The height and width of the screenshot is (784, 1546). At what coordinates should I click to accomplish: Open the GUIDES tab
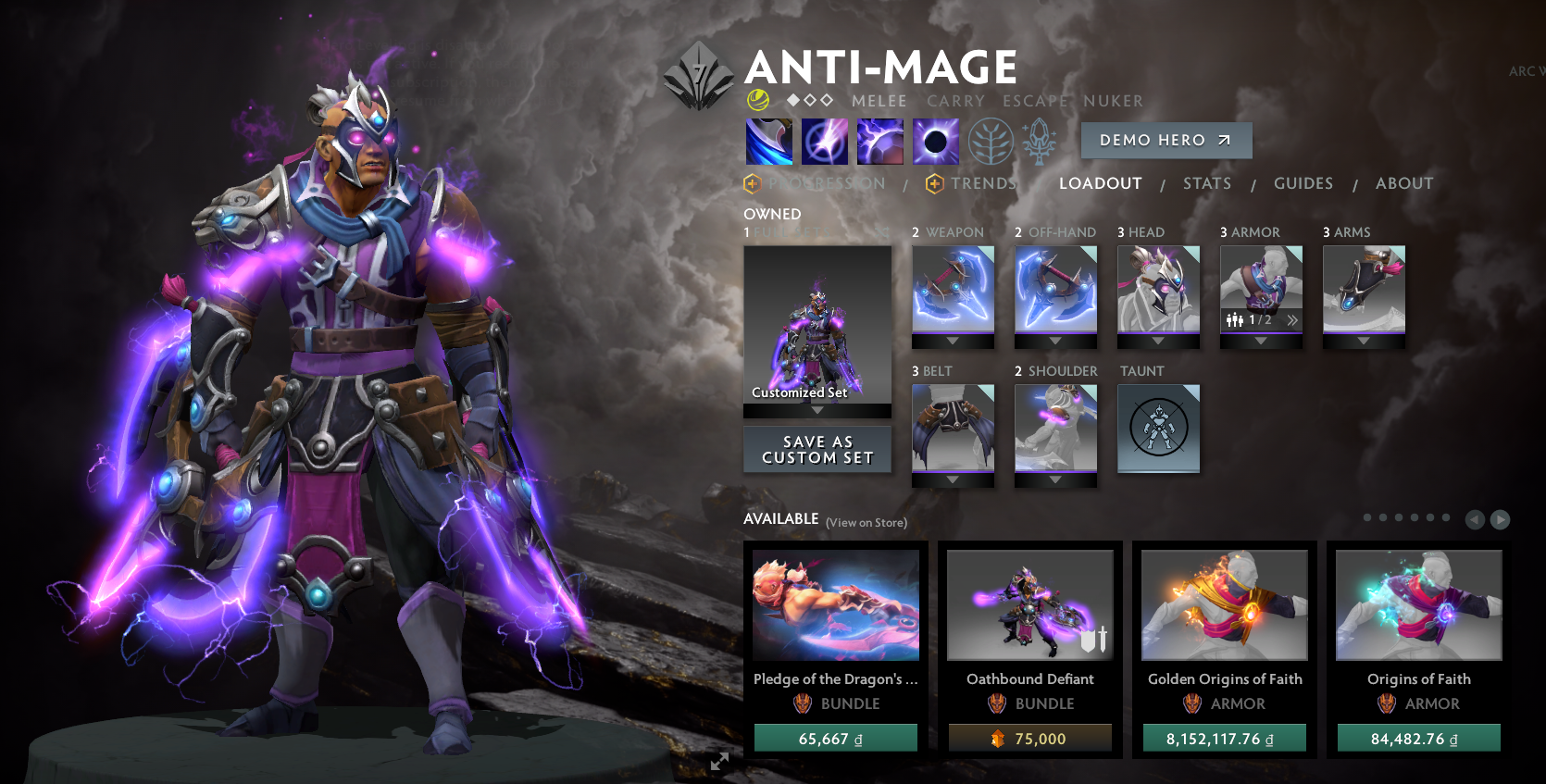(x=1303, y=182)
